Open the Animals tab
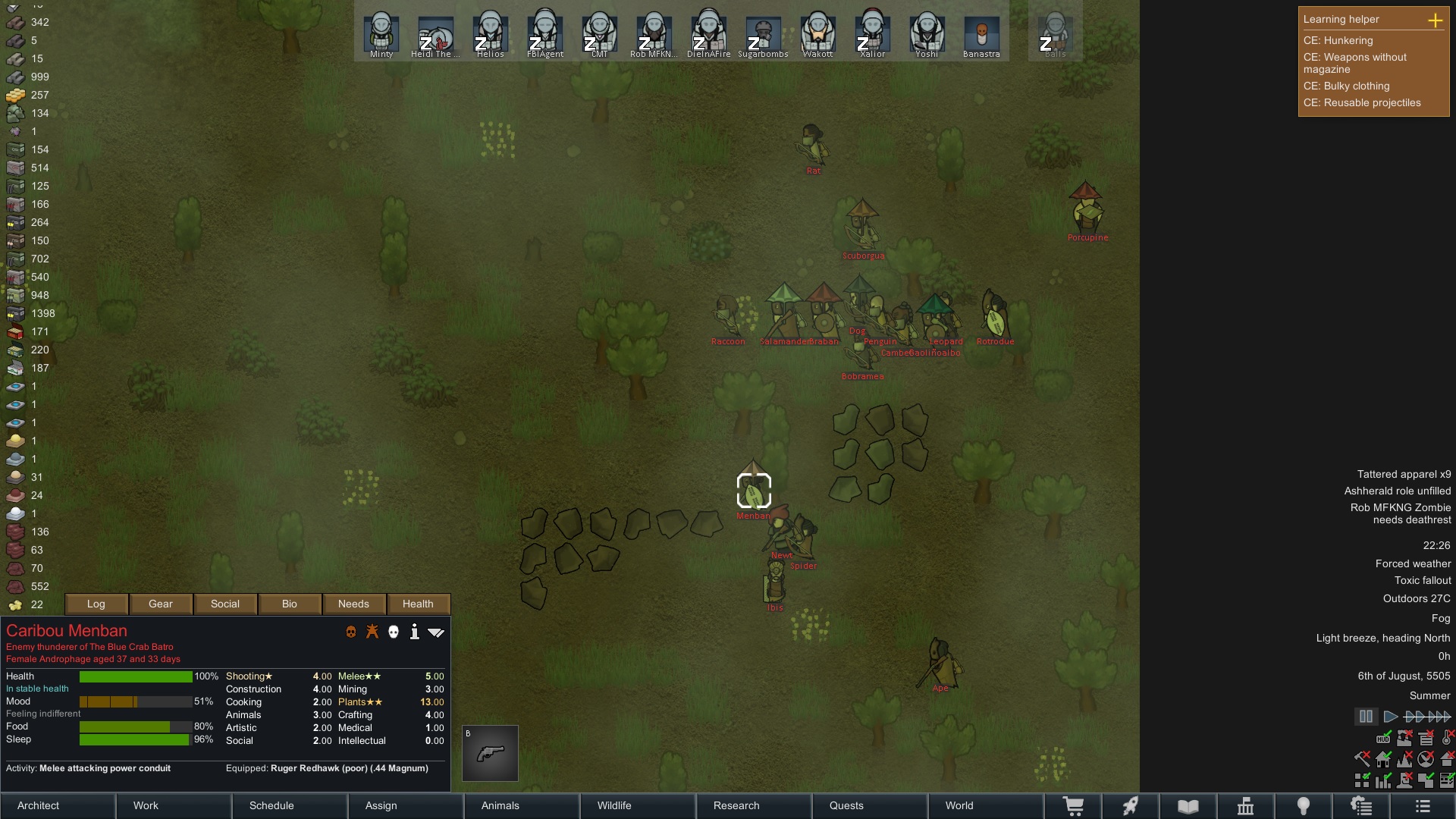Viewport: 1456px width, 819px height. [x=522, y=805]
